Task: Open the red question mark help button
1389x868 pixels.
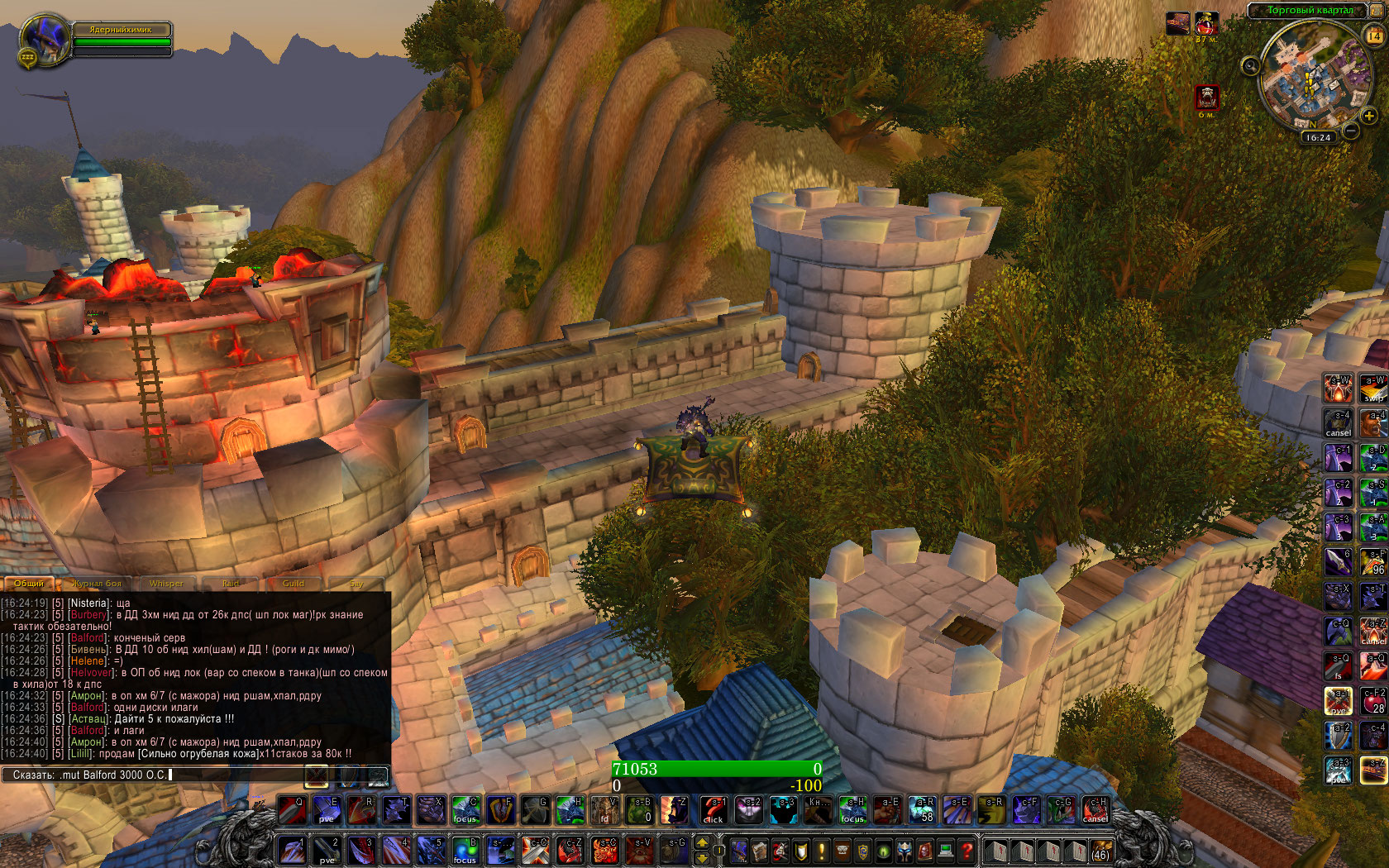Action: pos(967,850)
